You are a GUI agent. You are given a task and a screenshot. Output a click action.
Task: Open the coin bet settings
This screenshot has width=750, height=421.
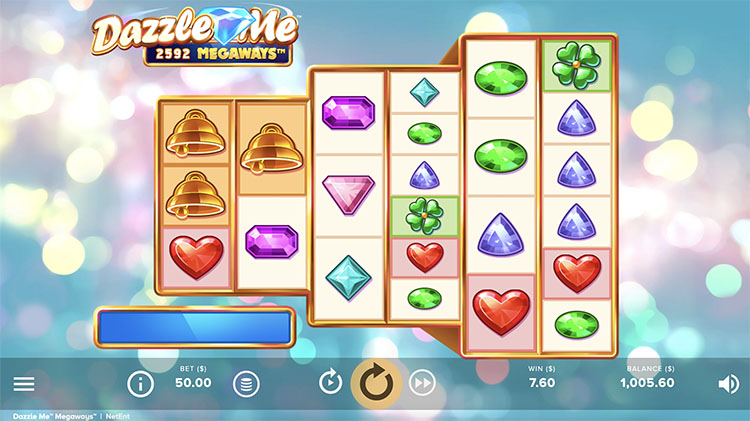245,383
